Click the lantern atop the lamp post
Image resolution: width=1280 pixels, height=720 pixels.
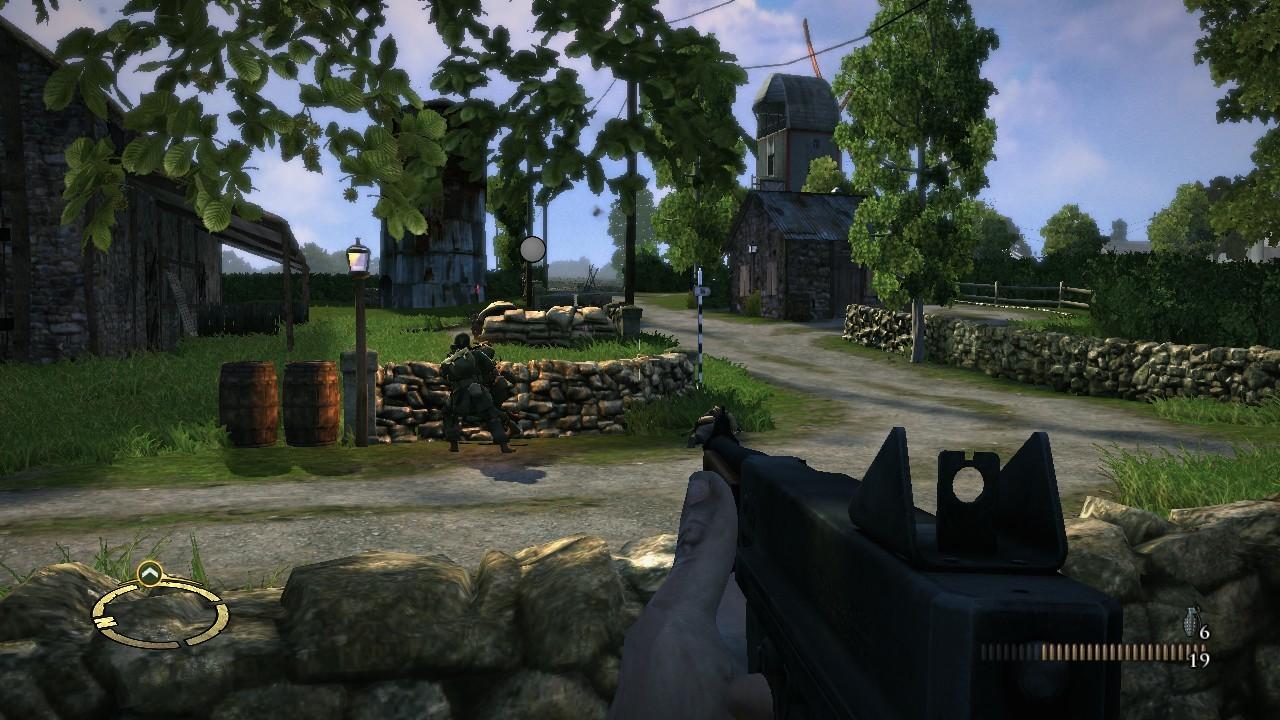point(357,259)
